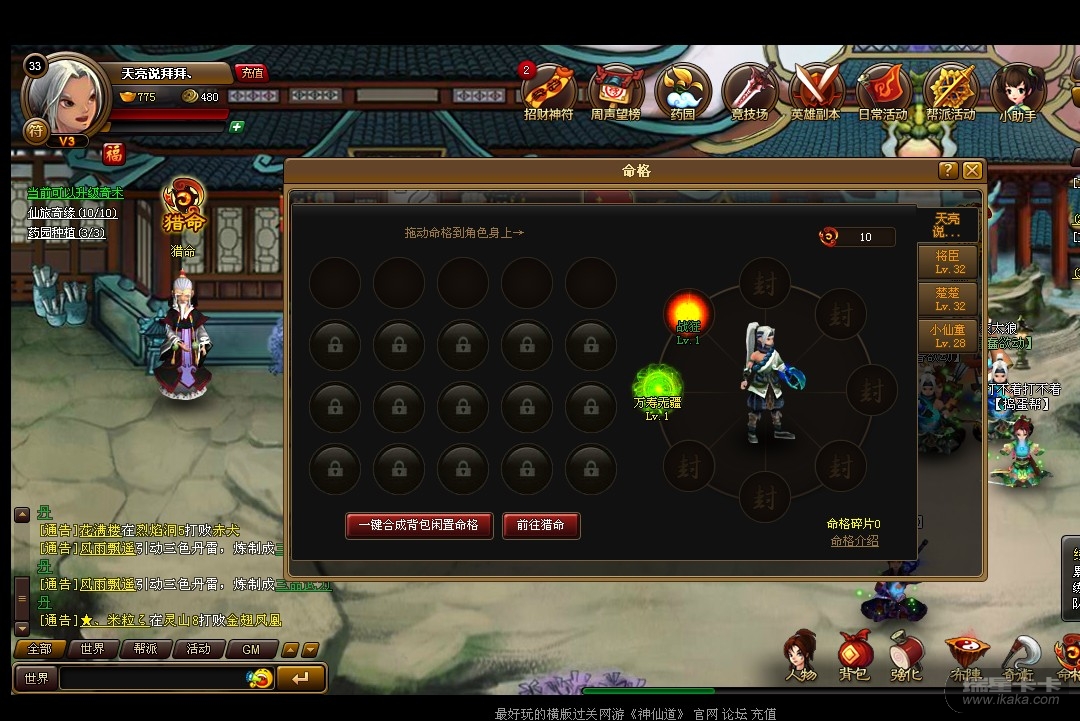Switch chat to the 帮派 tab
This screenshot has height=721, width=1080.
[145, 649]
